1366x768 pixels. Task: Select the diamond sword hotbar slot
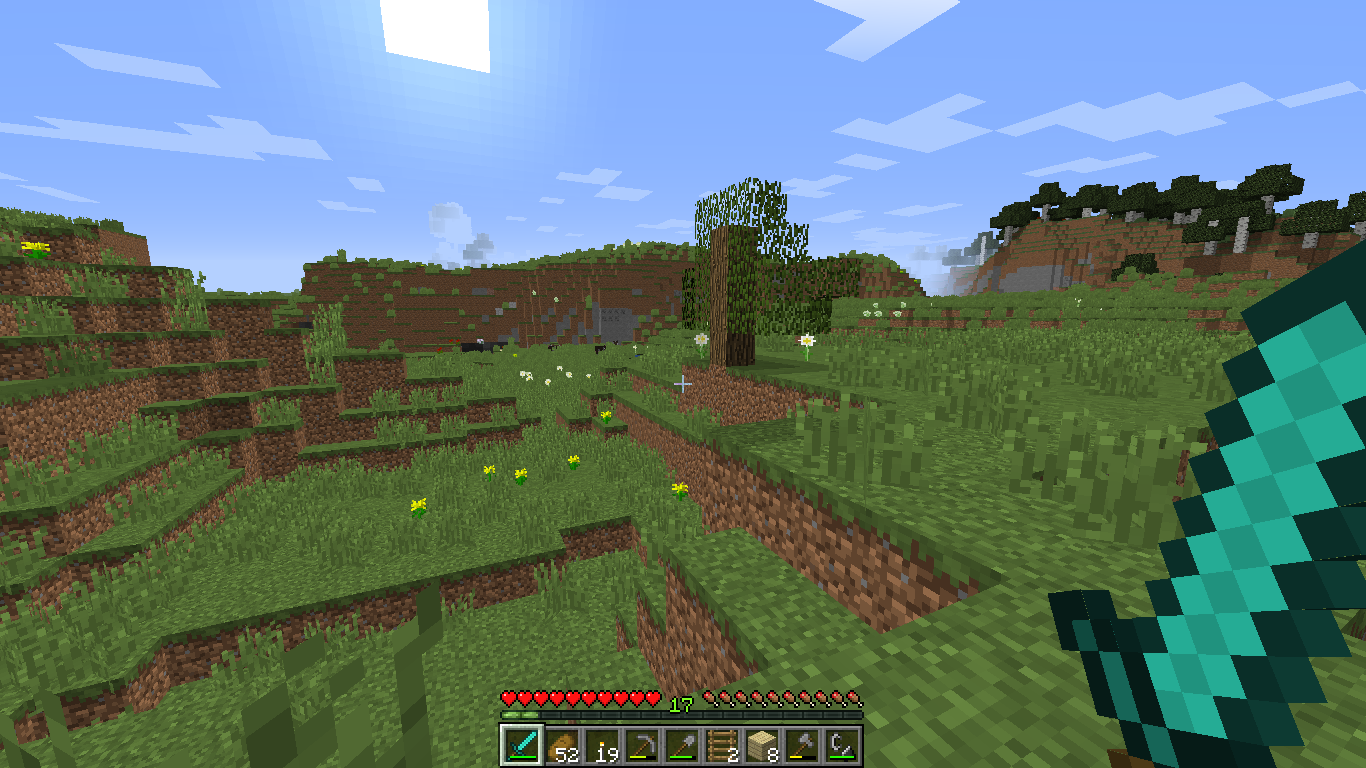(x=521, y=745)
